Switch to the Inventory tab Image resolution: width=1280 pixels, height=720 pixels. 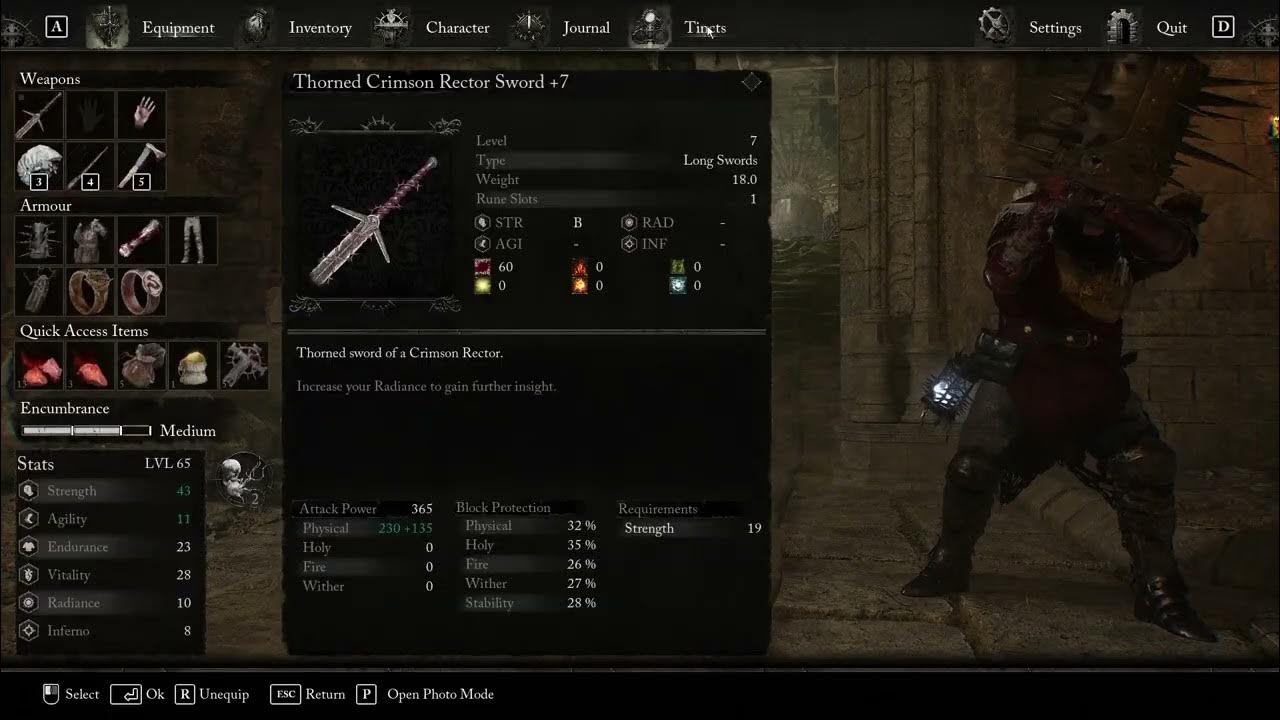[x=320, y=27]
